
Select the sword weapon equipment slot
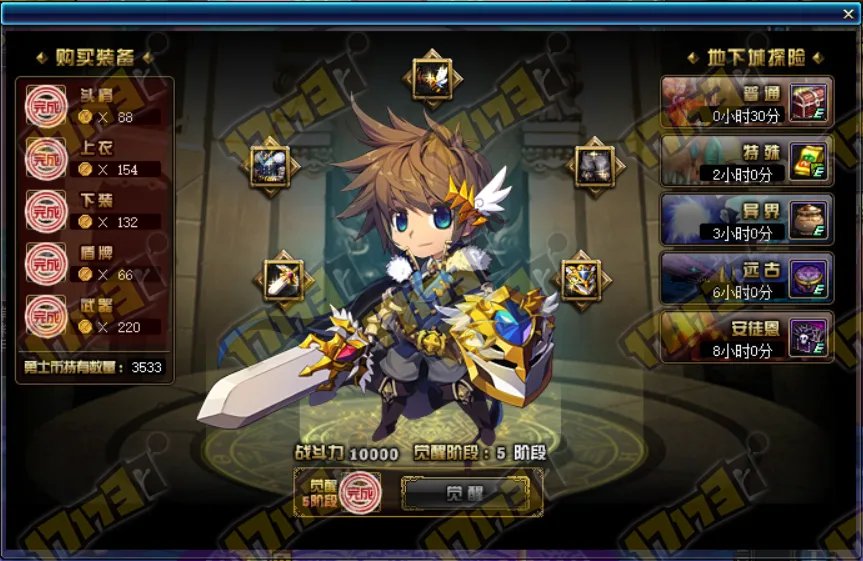(284, 279)
